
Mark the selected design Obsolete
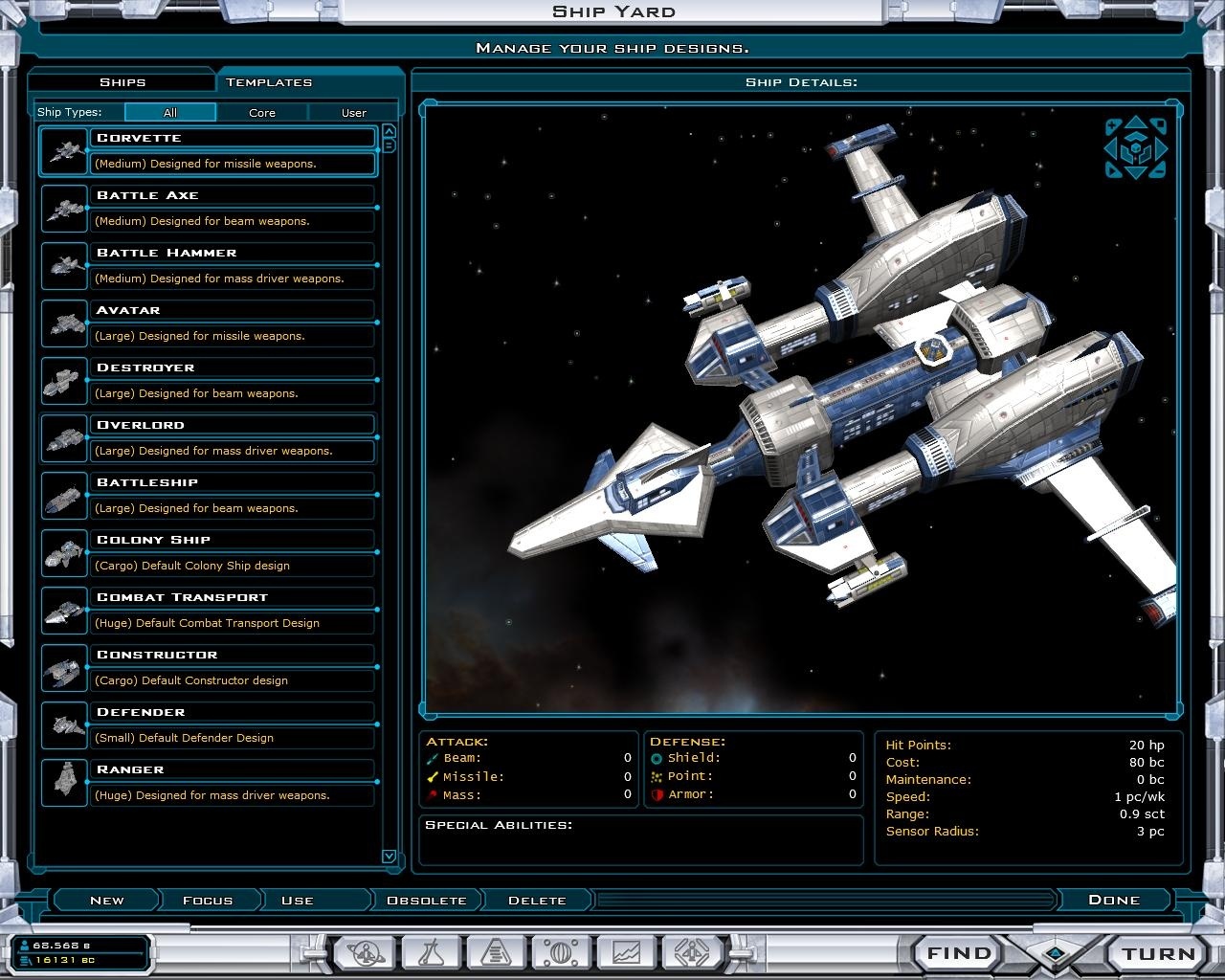[424, 900]
